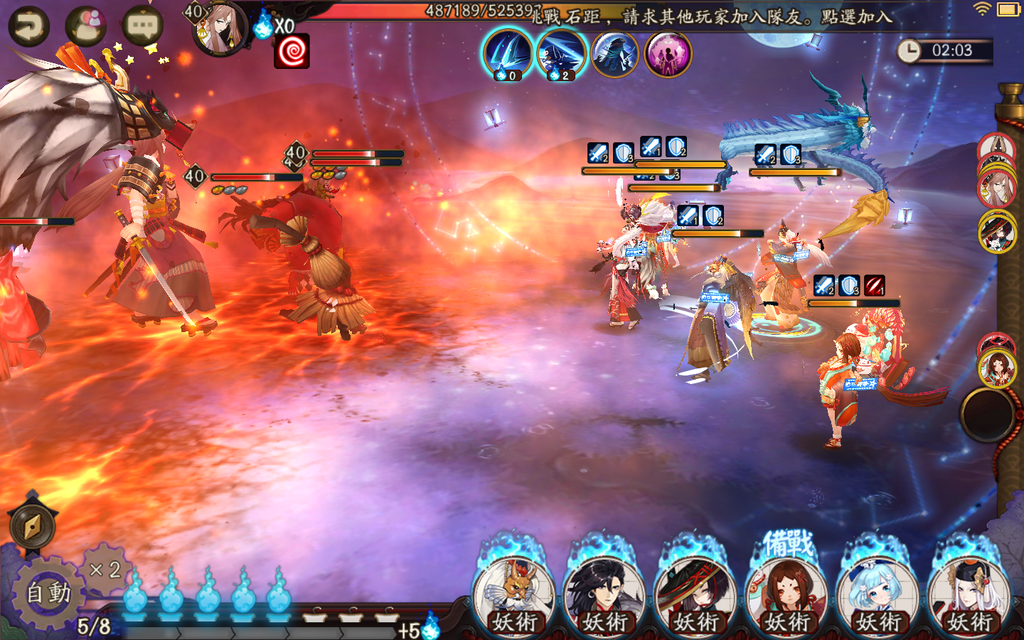Screen dimensions: 1024x640
Task: Select the level 40 boss portrait
Action: click(x=219, y=28)
